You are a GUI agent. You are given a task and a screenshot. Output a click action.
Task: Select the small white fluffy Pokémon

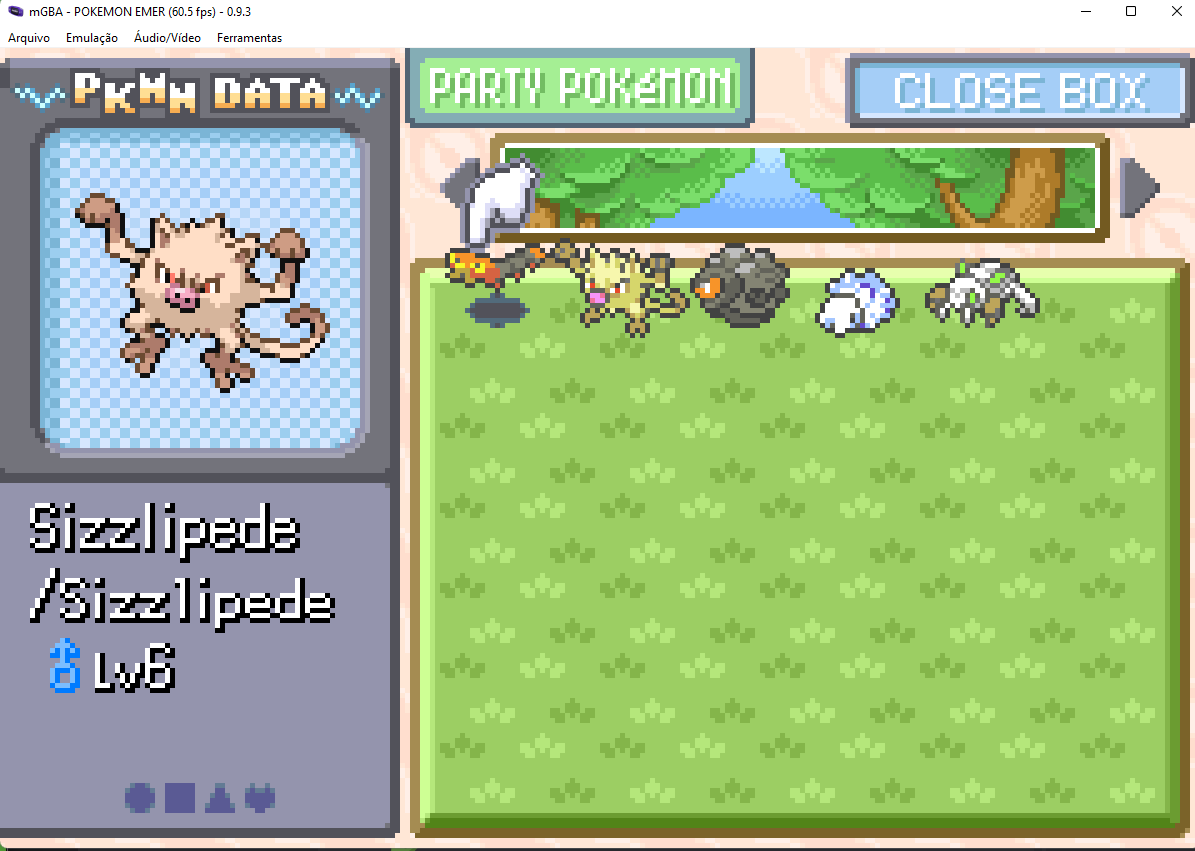(x=857, y=300)
